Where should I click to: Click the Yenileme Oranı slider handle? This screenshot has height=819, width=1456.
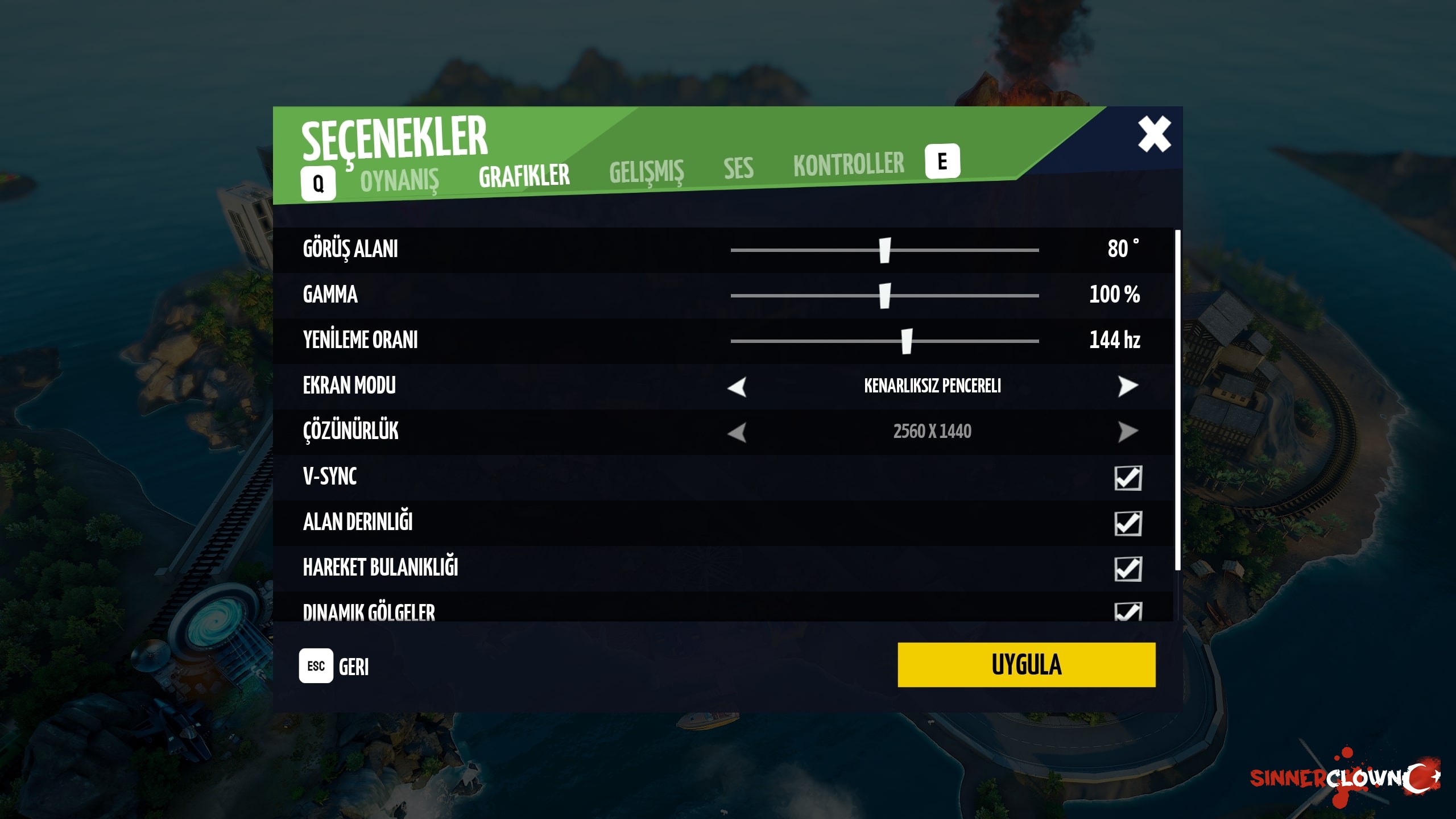coord(907,341)
